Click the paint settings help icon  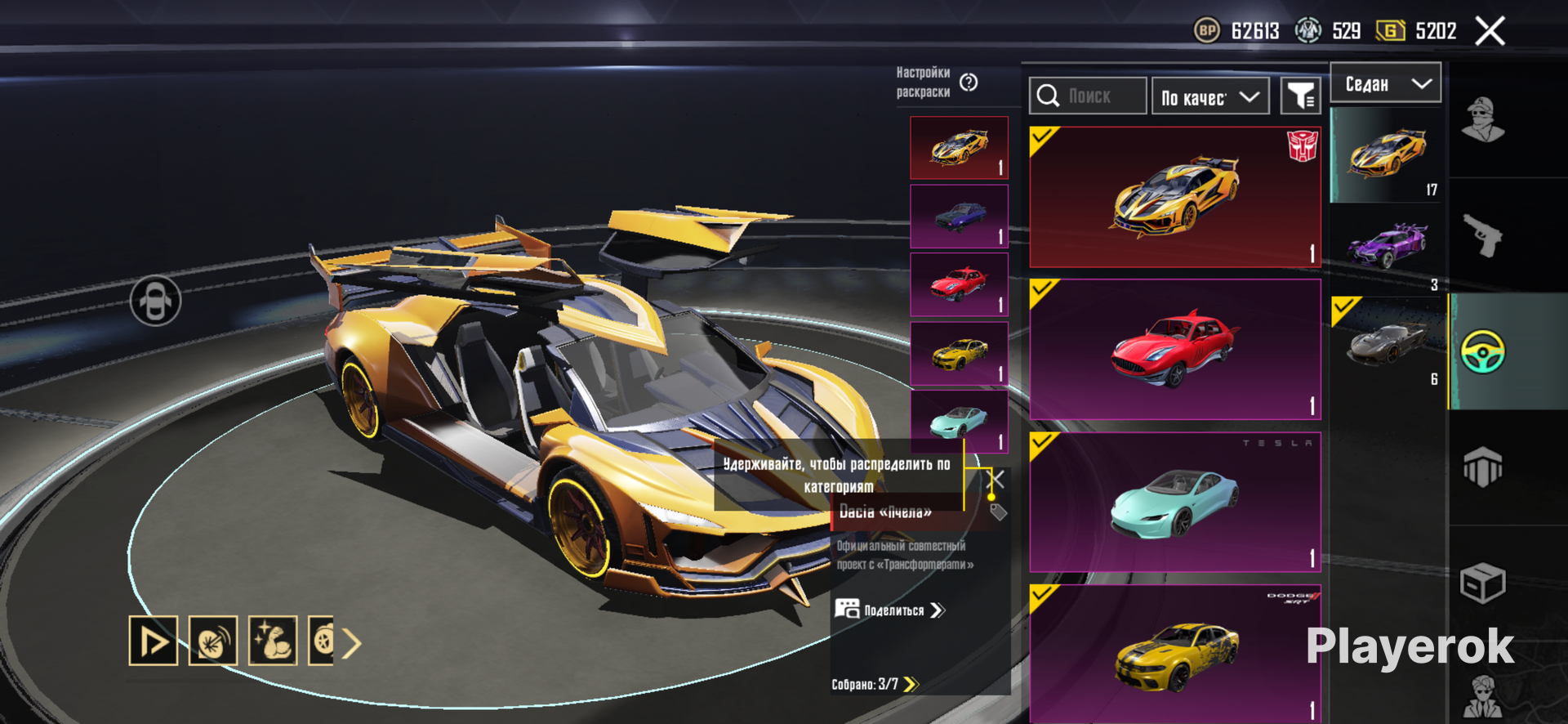[x=969, y=82]
